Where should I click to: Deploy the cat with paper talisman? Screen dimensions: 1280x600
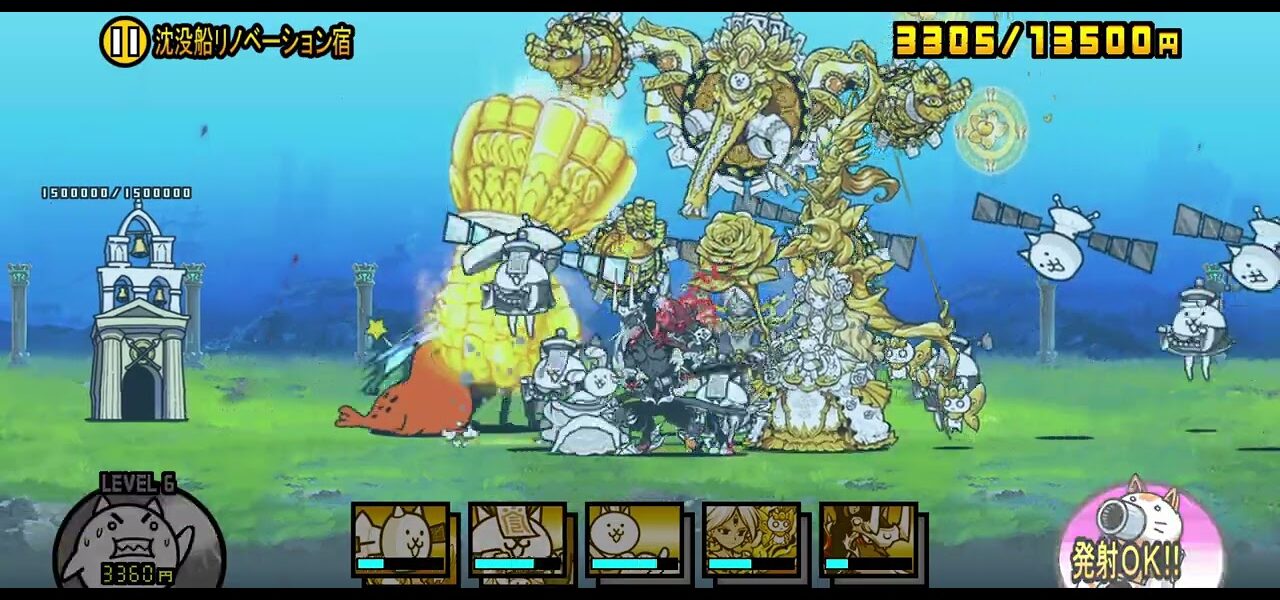tap(517, 540)
